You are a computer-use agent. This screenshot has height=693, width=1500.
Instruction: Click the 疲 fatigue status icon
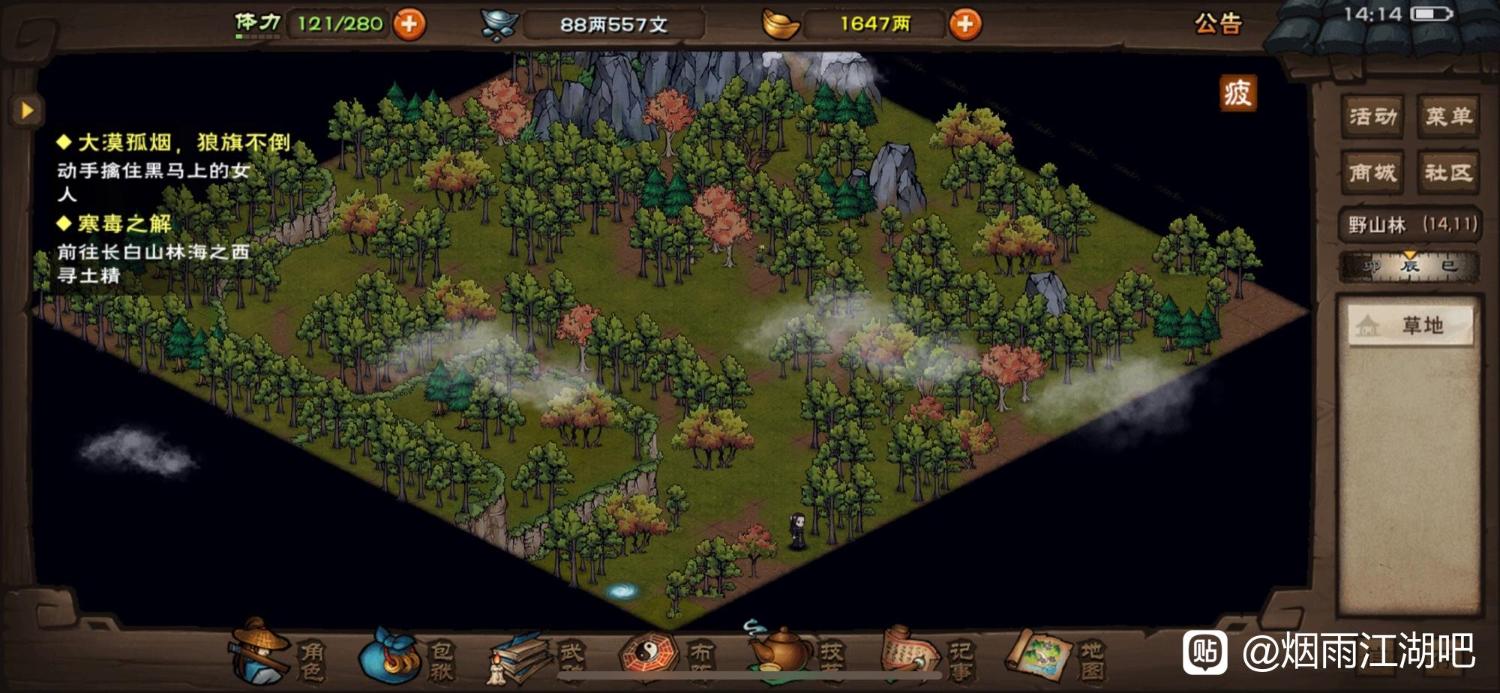coord(1237,94)
